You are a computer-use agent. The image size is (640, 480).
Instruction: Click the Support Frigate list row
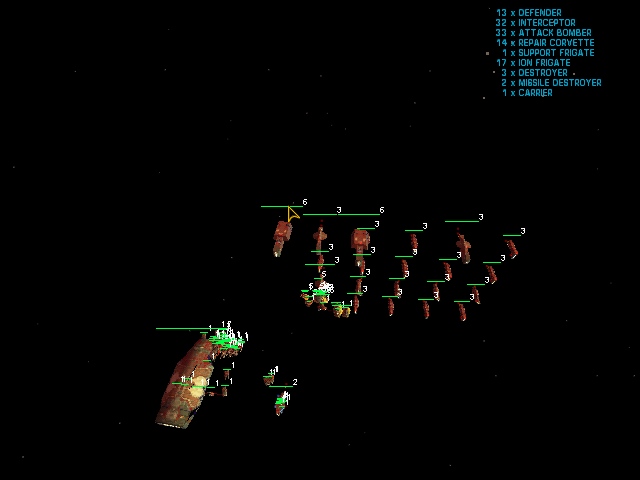click(x=547, y=53)
